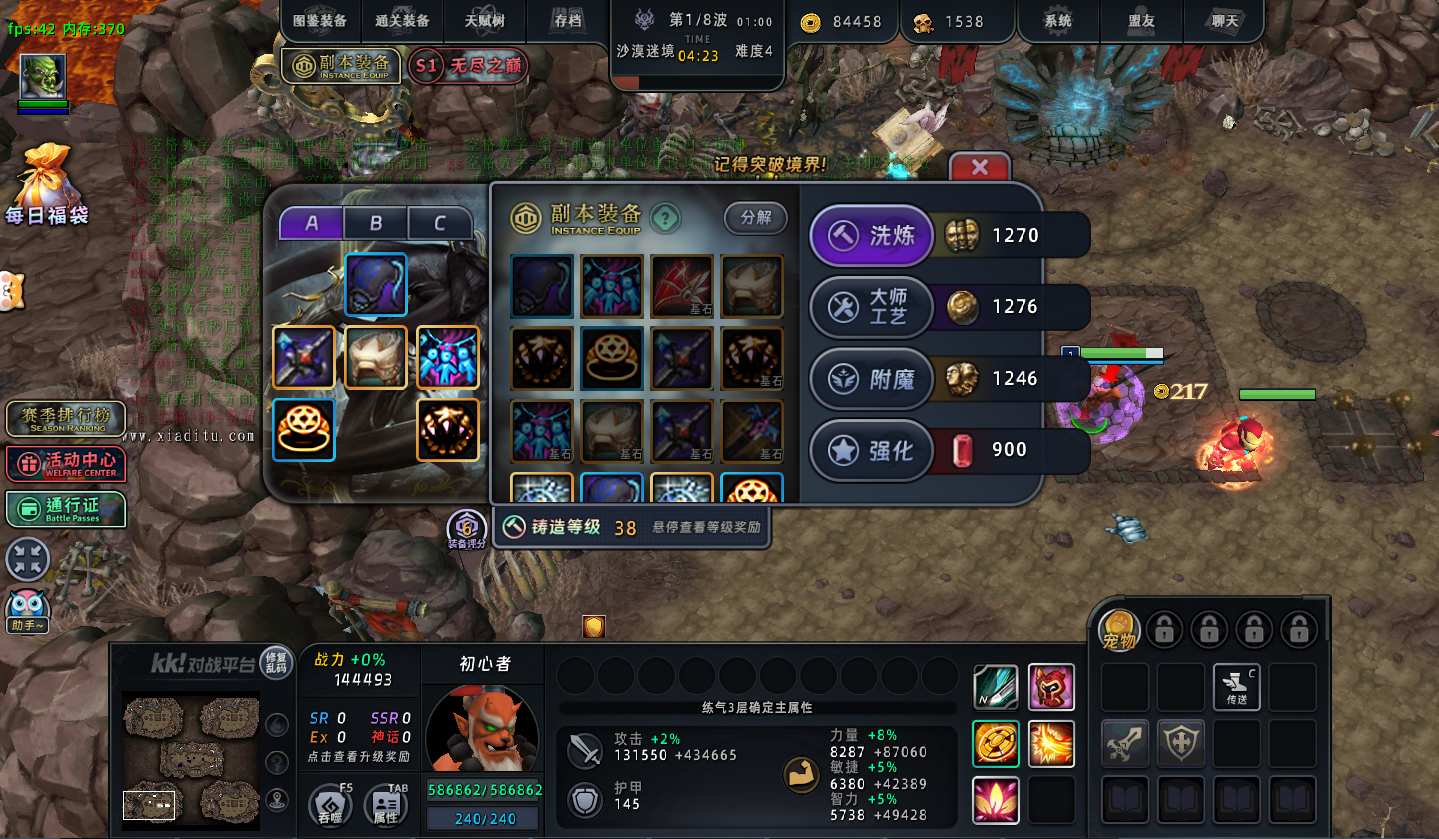Close the instance equipment panel
This screenshot has height=839, width=1439.
[x=979, y=168]
